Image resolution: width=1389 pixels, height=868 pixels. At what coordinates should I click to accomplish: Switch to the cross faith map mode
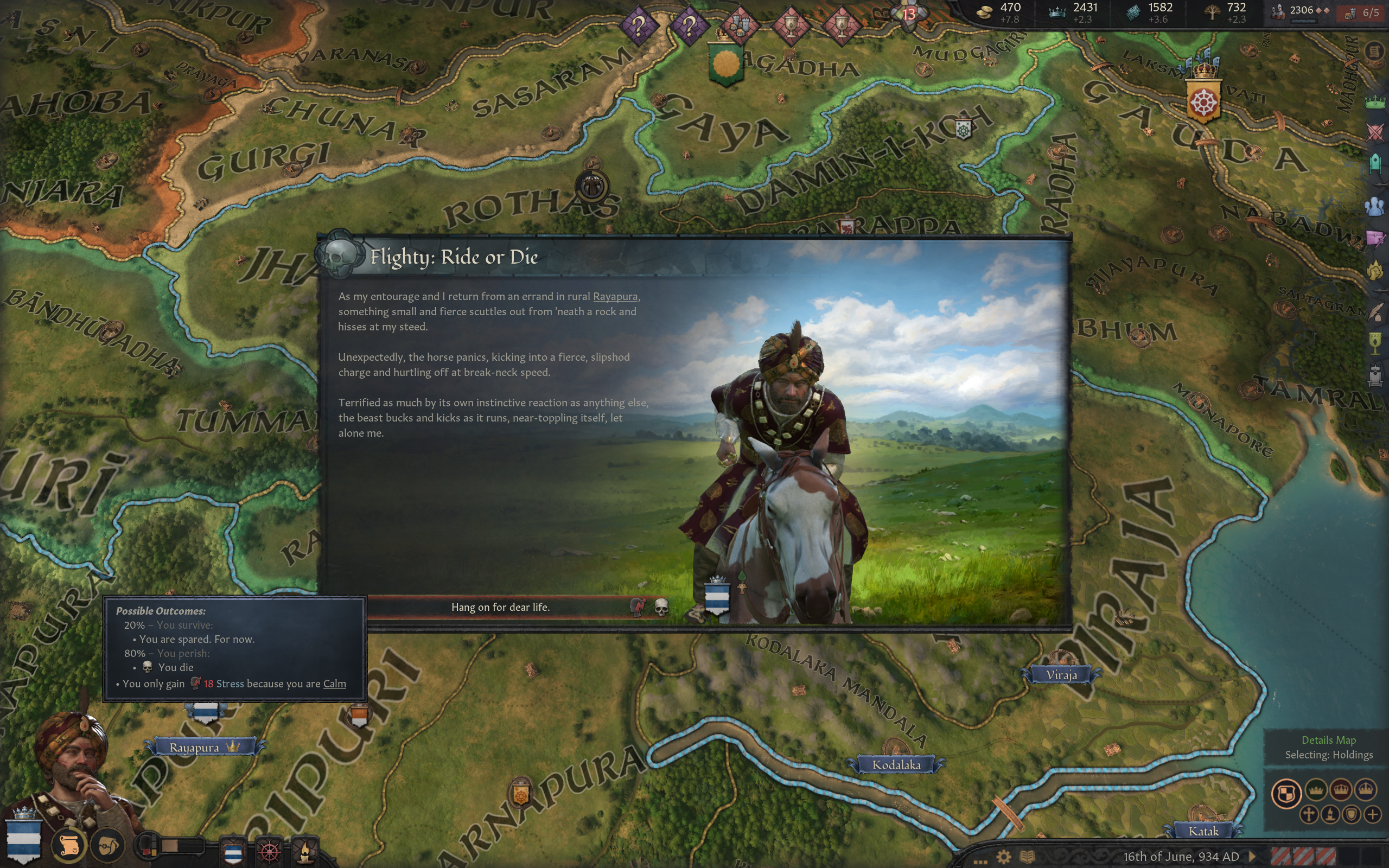tap(1309, 814)
